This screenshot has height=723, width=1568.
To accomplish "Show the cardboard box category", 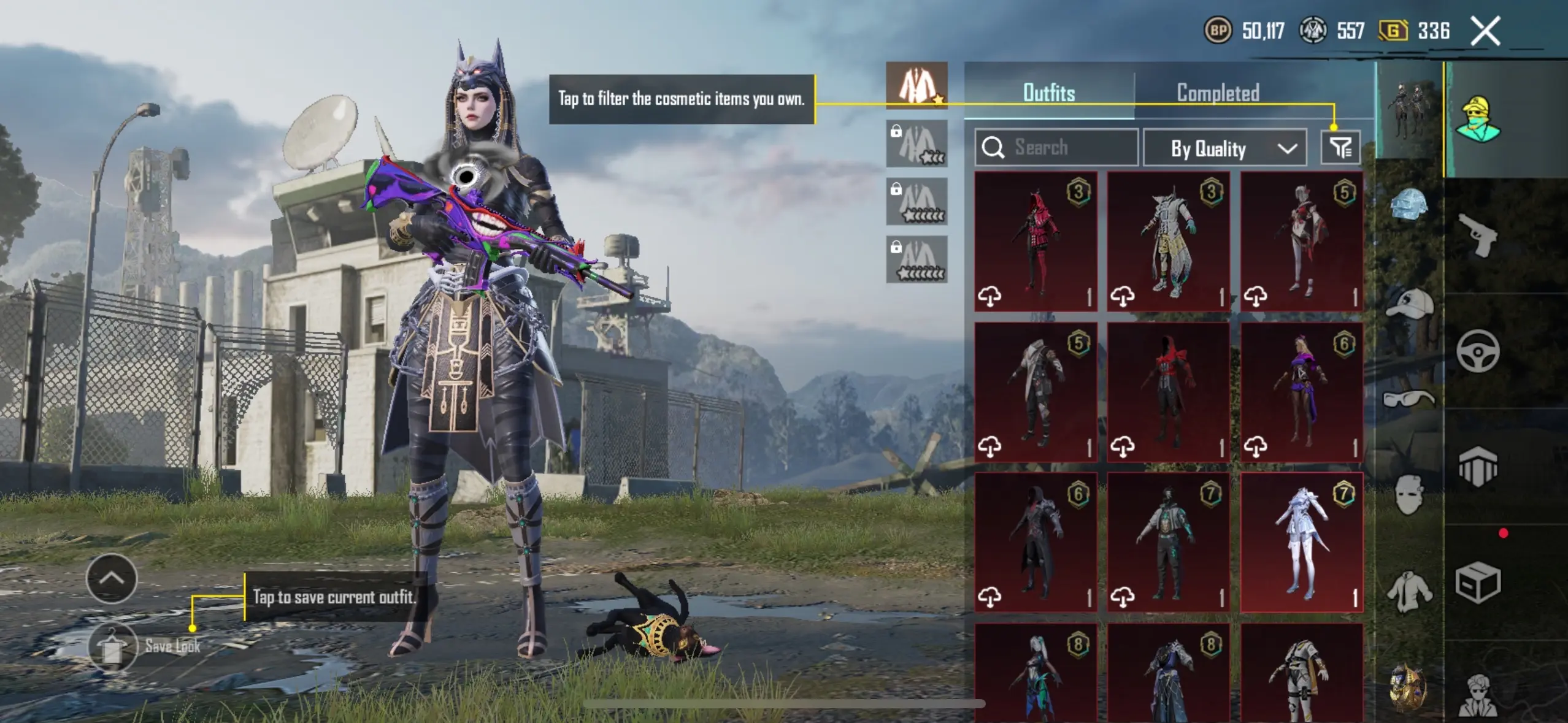I will pyautogui.click(x=1477, y=583).
